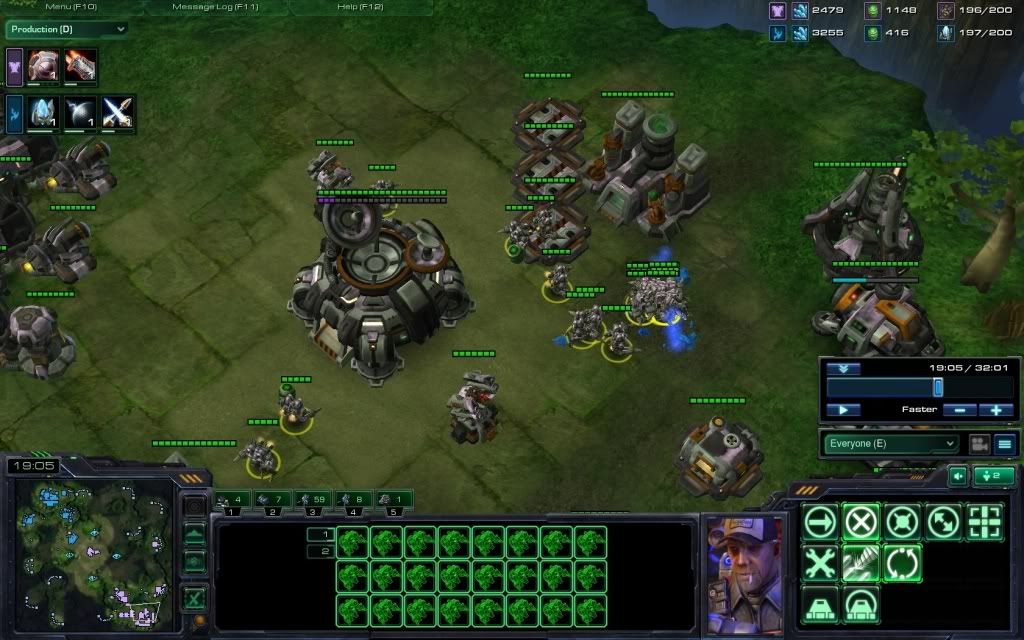1024x640 pixels.
Task: Click the idle workers button showing 2
Action: click(x=993, y=476)
